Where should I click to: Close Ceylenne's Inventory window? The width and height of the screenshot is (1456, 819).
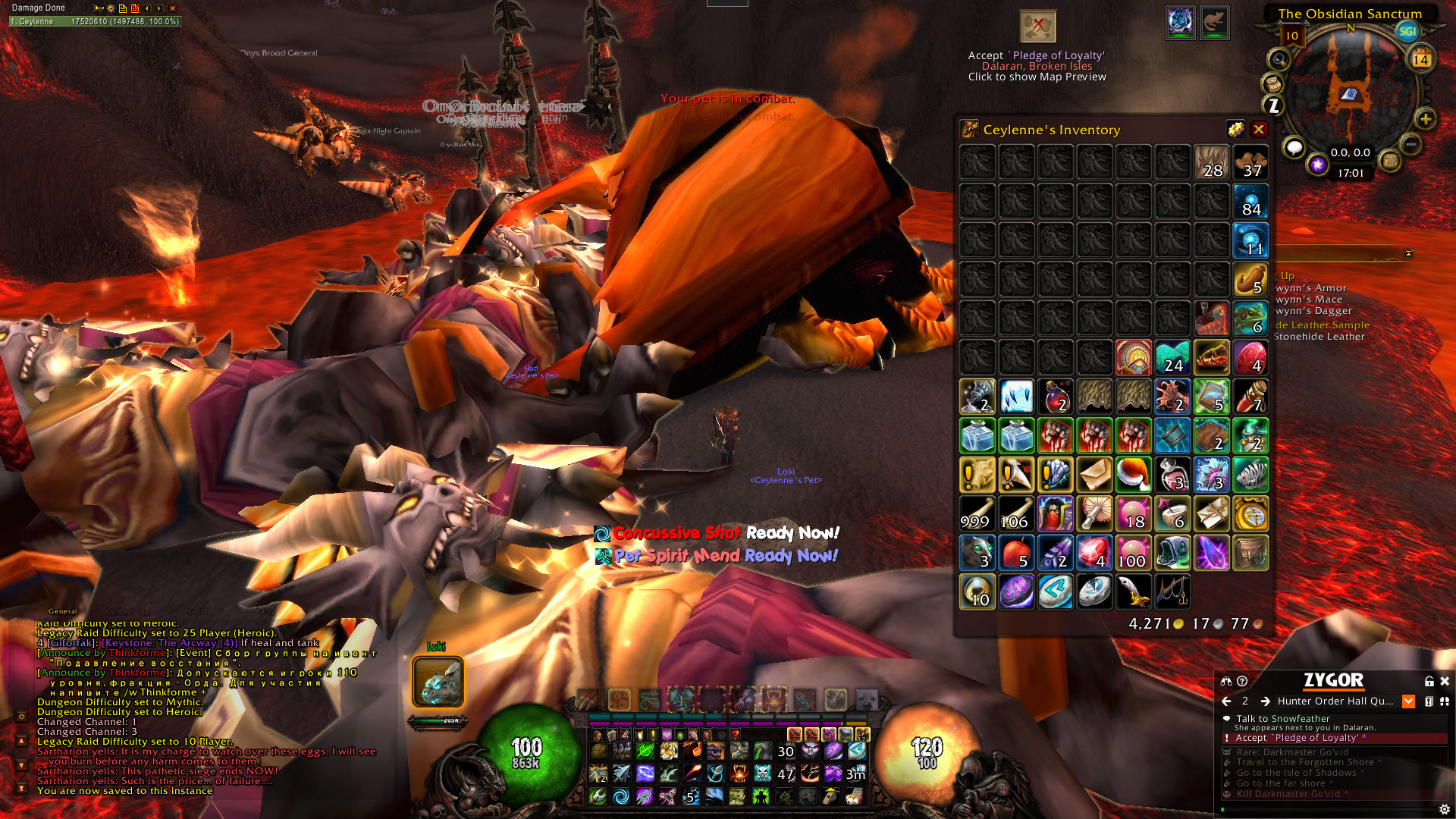(1259, 130)
